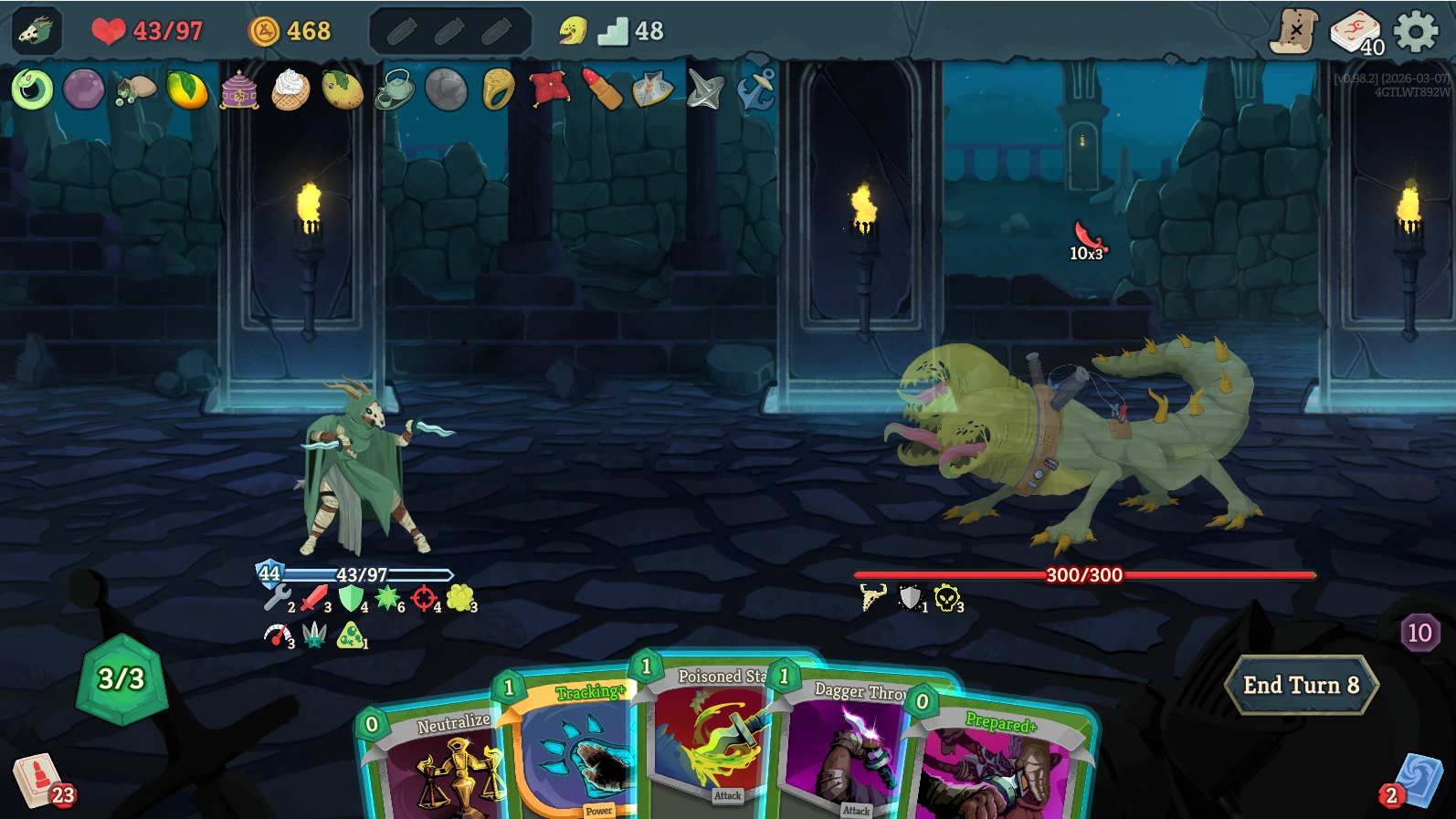This screenshot has height=819, width=1456.
Task: Inspect the anchor relic
Action: [756, 89]
